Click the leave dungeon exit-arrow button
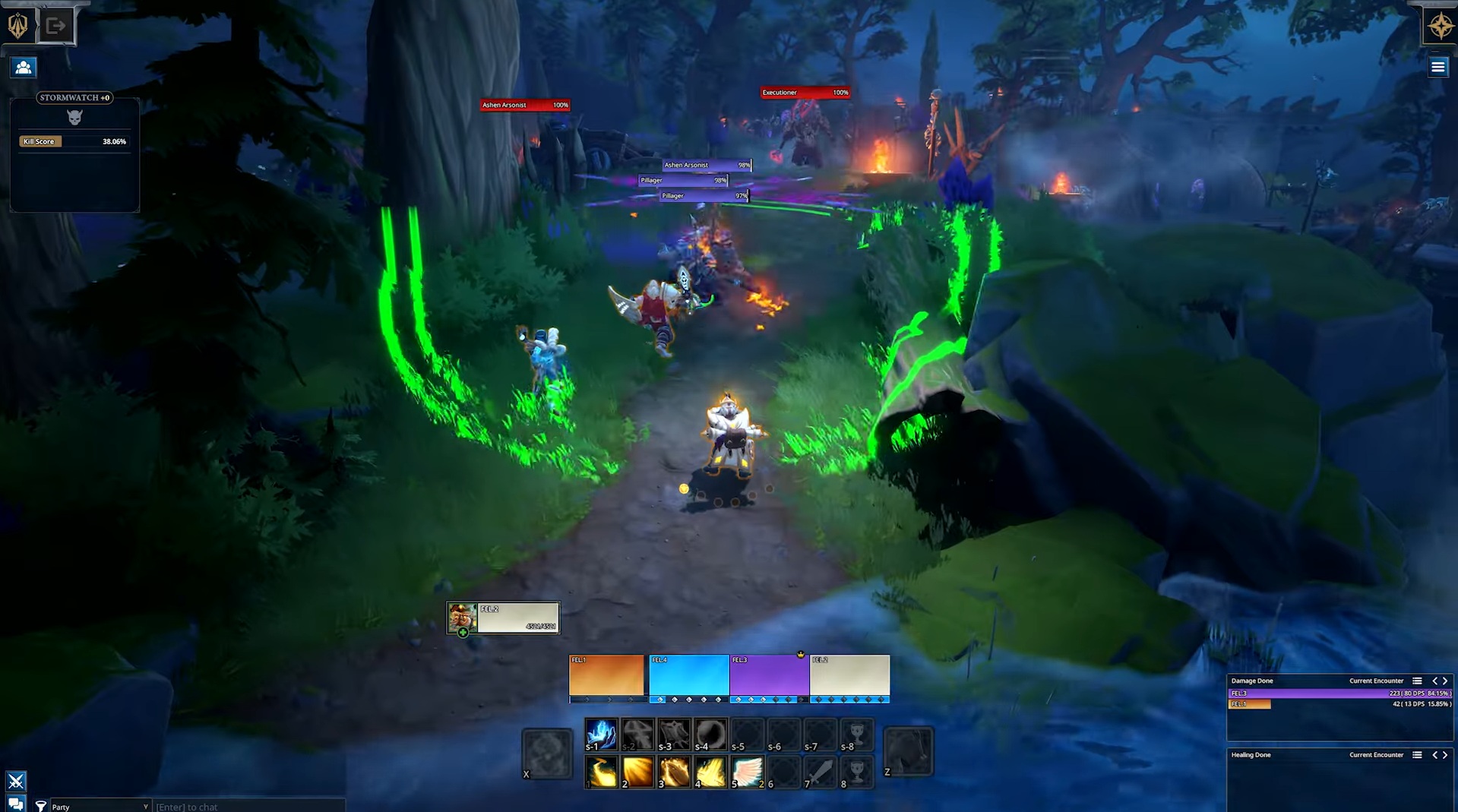Viewport: 1458px width, 812px height. (x=55, y=26)
